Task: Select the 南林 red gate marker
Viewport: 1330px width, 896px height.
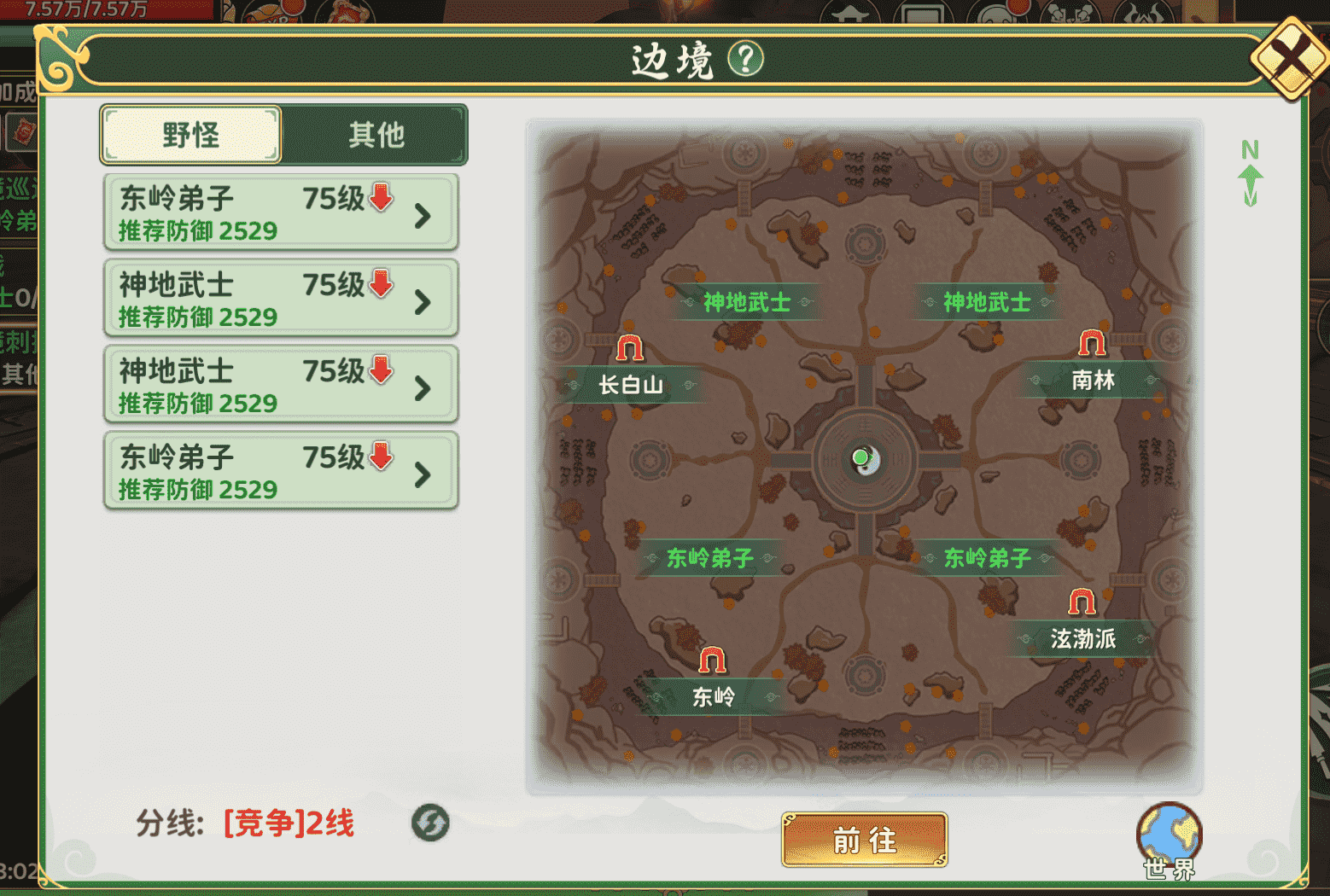Action: pyautogui.click(x=1091, y=341)
